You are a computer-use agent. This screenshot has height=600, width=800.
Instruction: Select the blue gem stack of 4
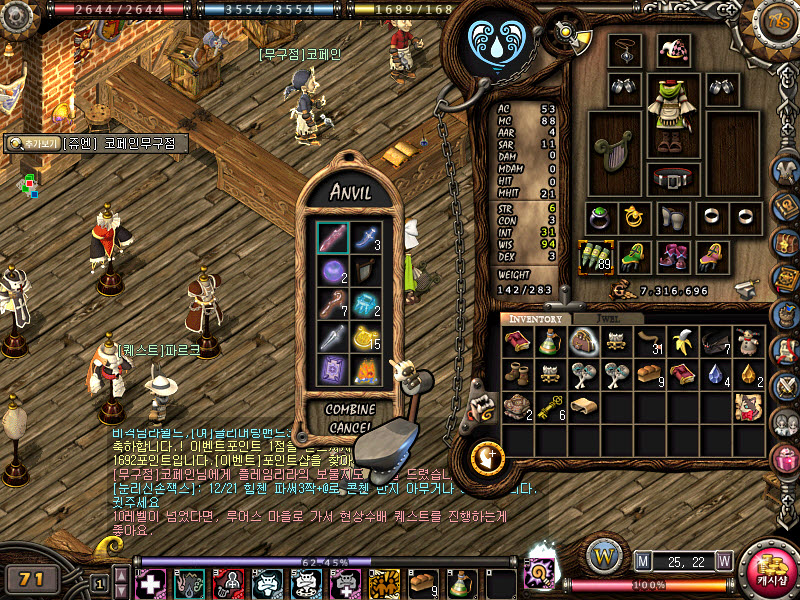(715, 375)
